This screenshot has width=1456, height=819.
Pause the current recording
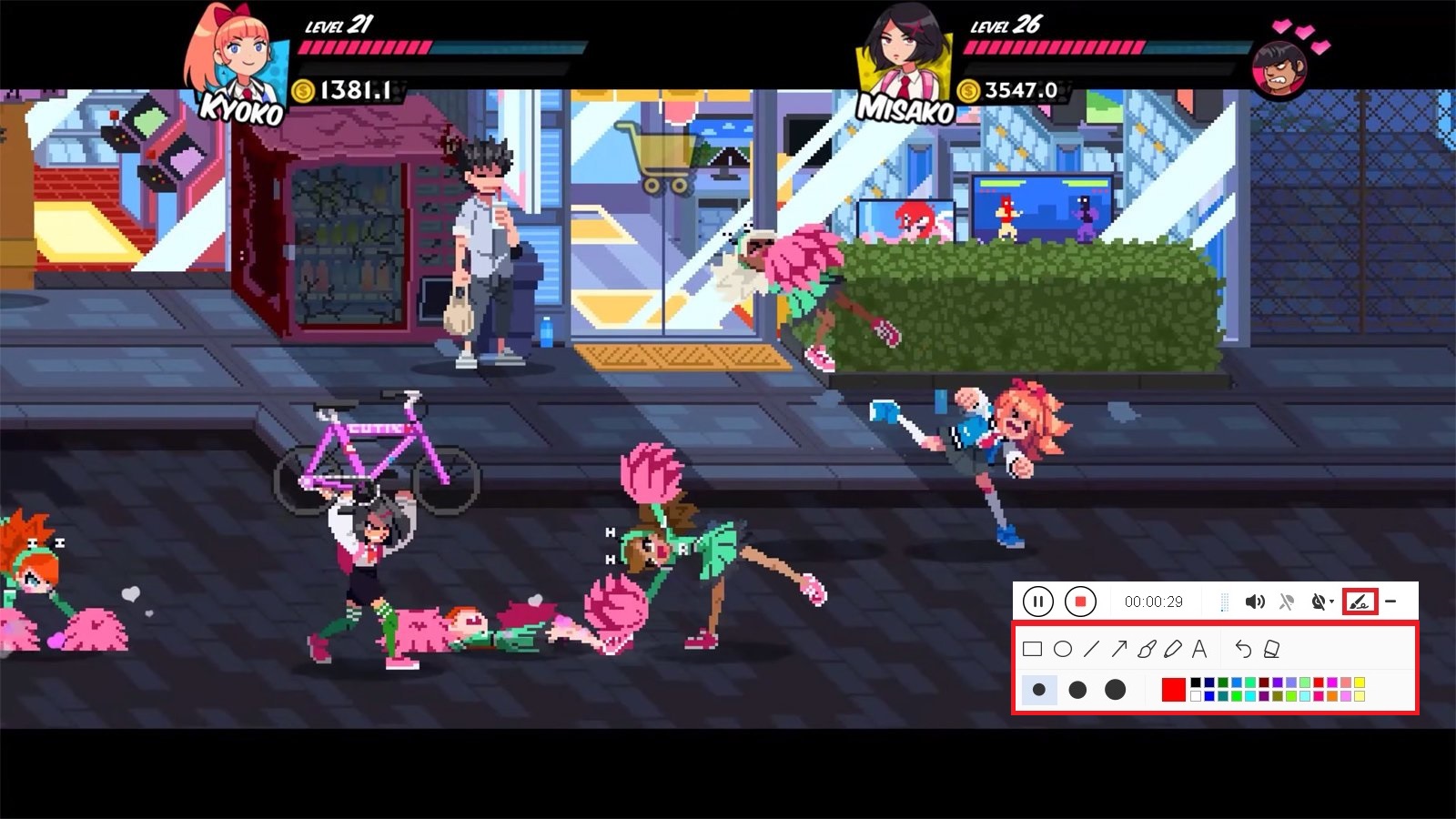point(1039,601)
